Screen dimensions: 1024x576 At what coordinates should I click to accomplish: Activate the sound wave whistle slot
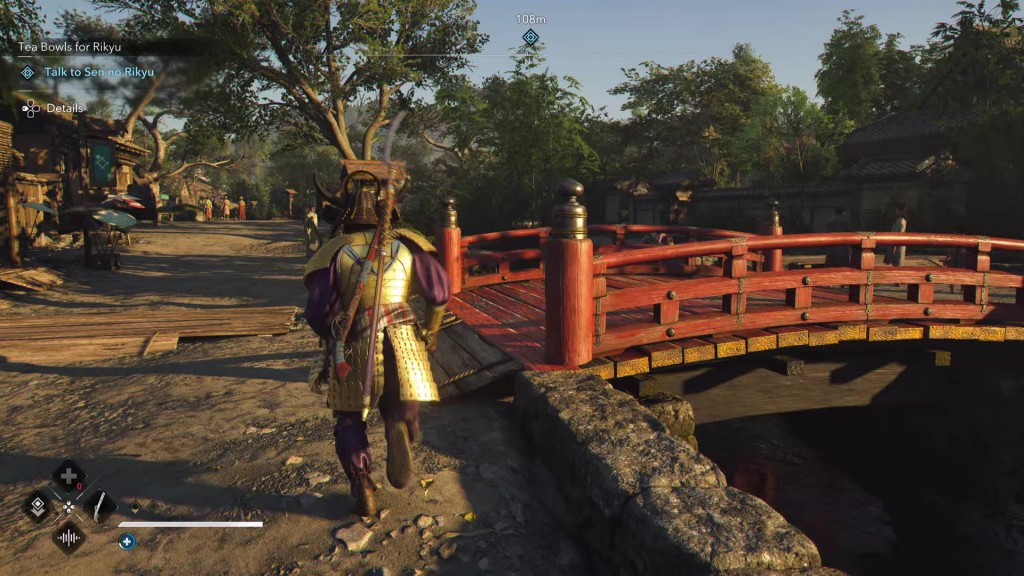[x=68, y=537]
